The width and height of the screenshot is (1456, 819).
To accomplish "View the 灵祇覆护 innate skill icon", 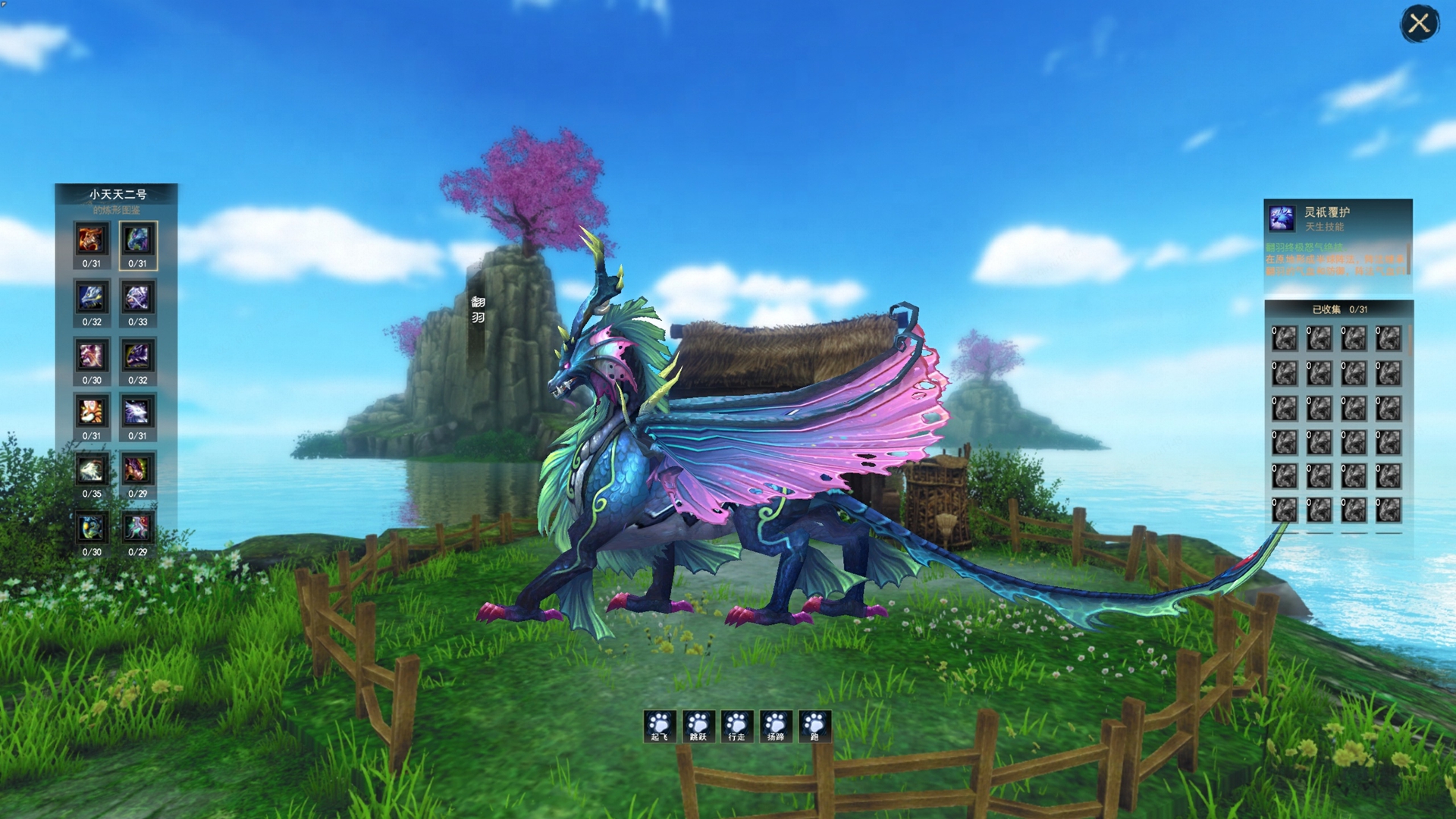I will (1282, 218).
